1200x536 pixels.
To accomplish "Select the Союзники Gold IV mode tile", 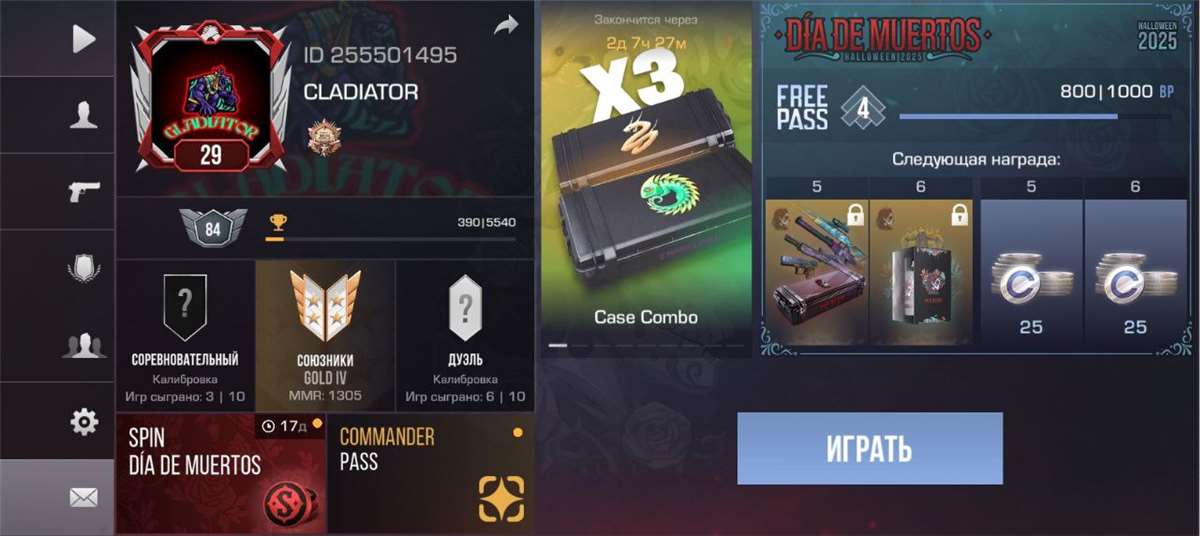I will 325,335.
